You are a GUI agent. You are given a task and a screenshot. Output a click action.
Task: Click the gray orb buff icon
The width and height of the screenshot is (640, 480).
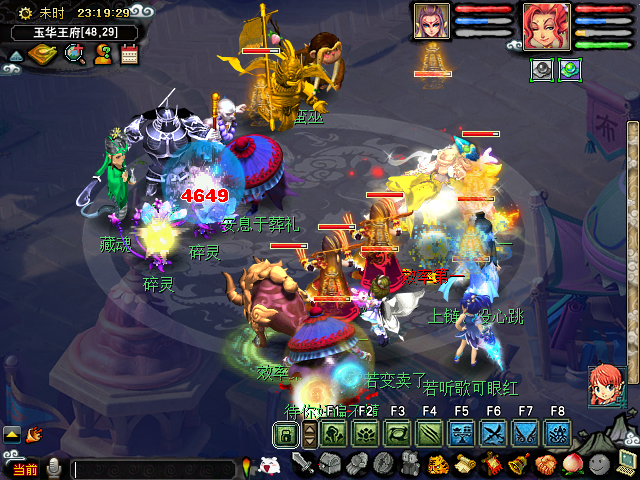coord(541,71)
